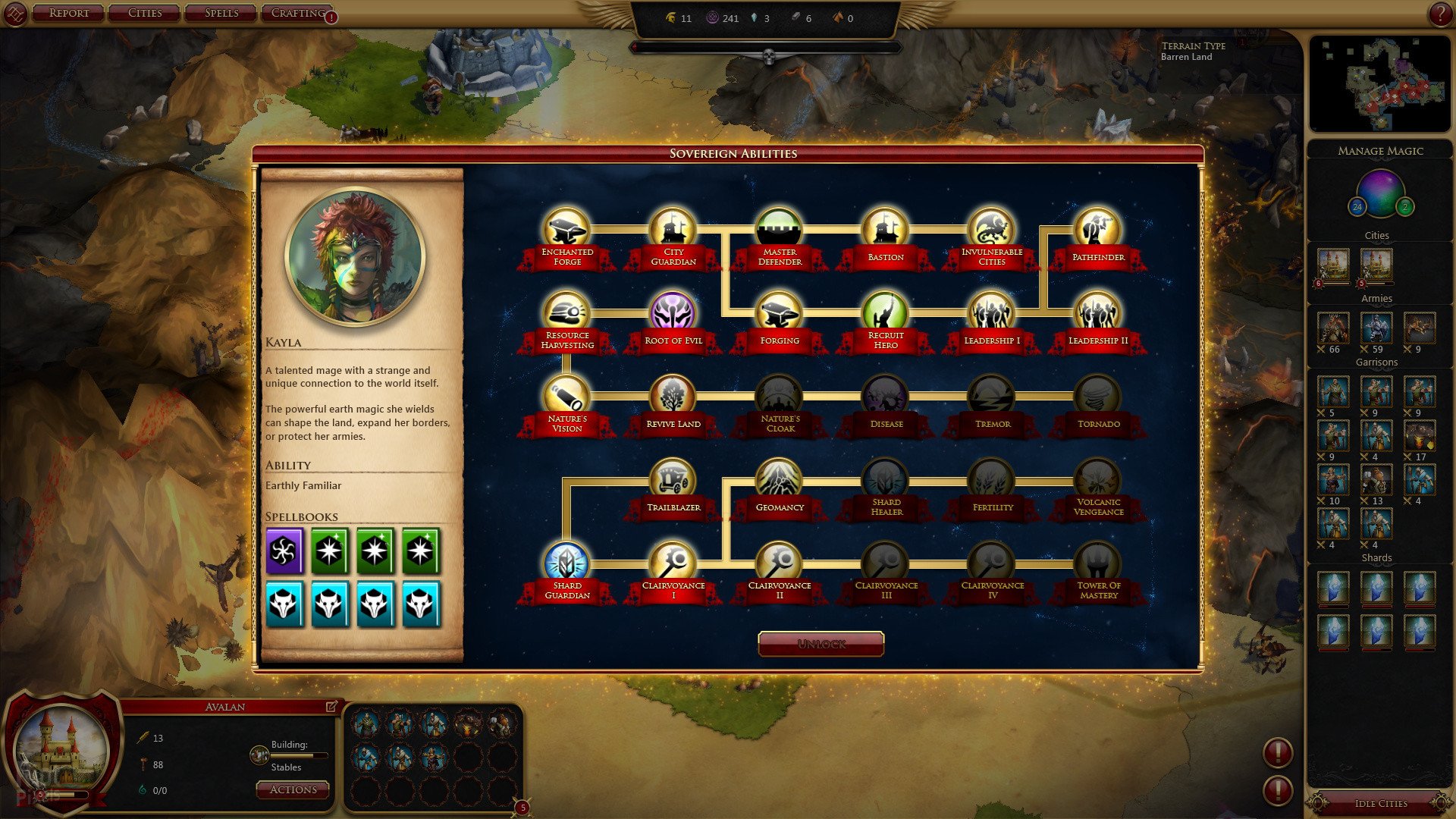Select the Enchanted Forge ability

point(566,229)
